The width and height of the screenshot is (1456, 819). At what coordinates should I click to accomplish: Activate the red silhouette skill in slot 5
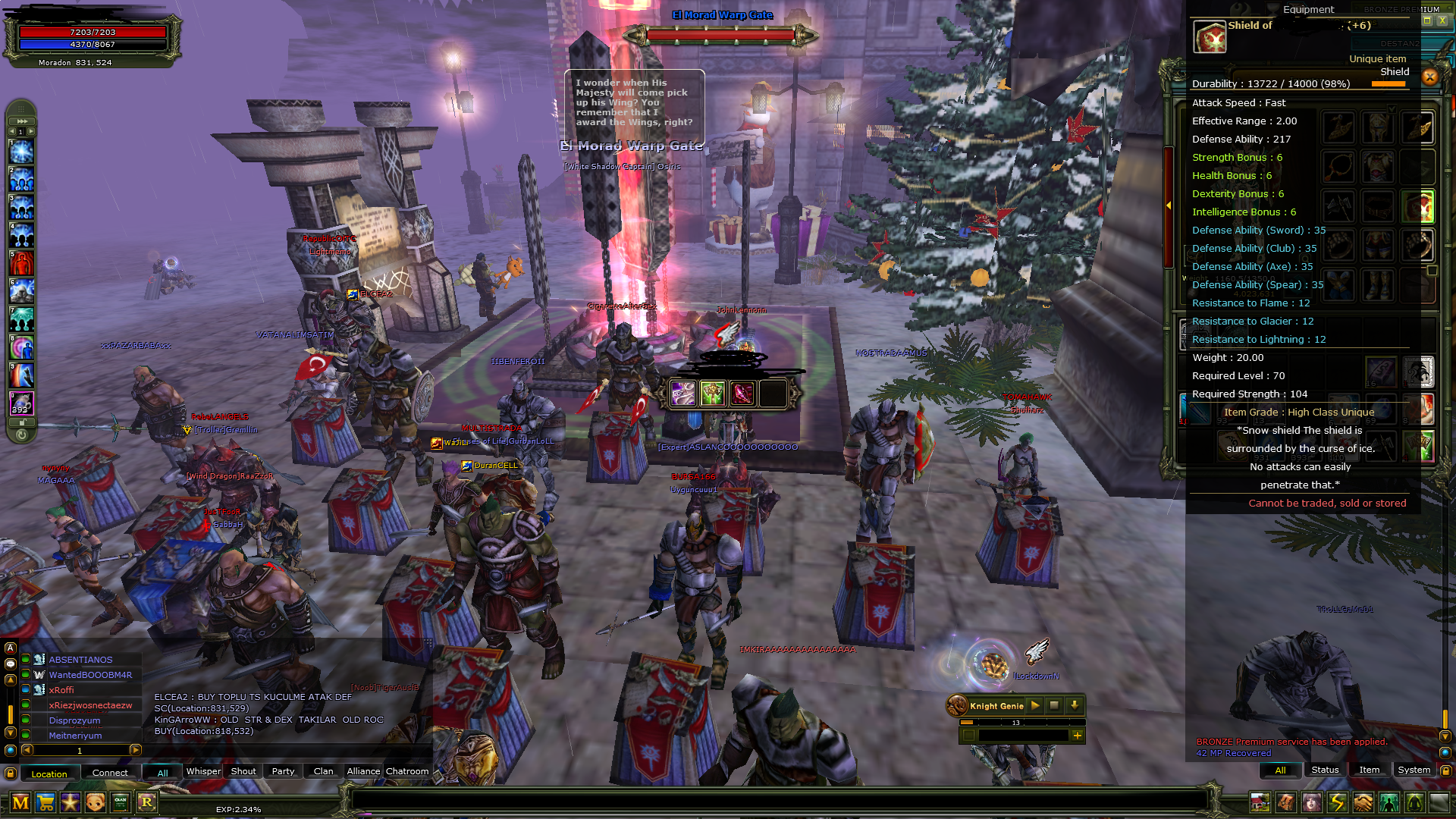[x=21, y=264]
